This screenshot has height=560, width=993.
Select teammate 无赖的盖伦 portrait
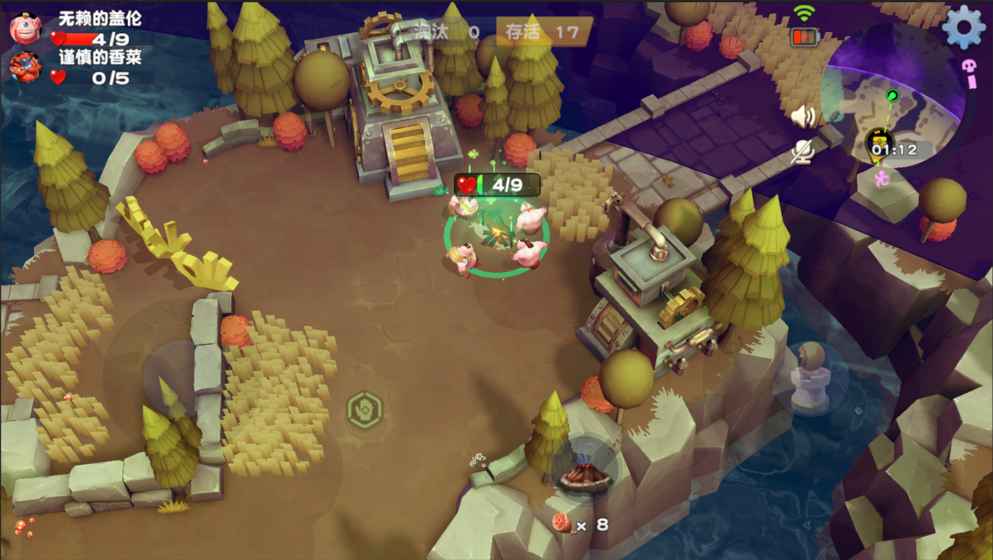(x=24, y=27)
